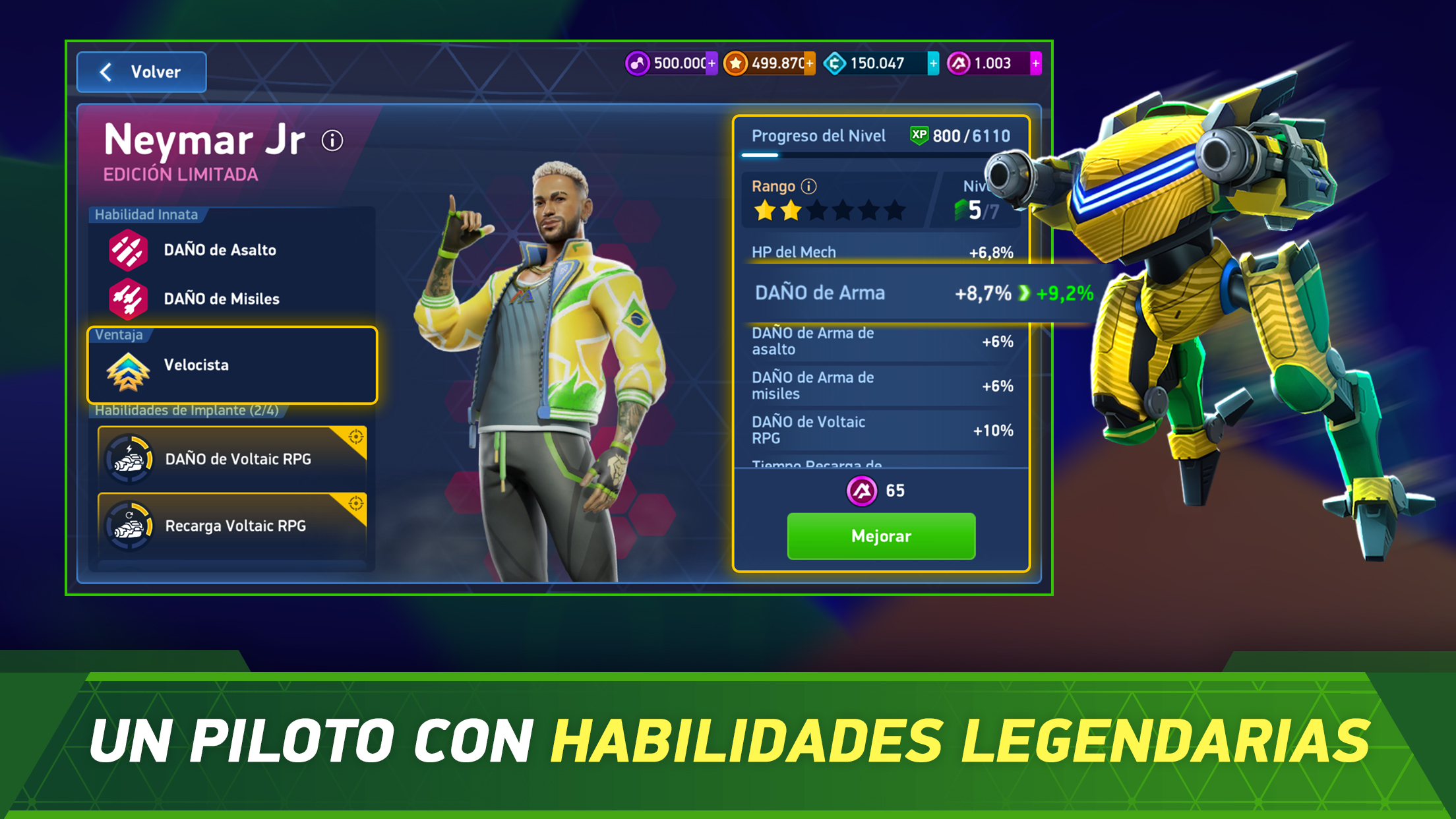This screenshot has height=819, width=1456.
Task: Click the Volver back button
Action: pos(141,72)
